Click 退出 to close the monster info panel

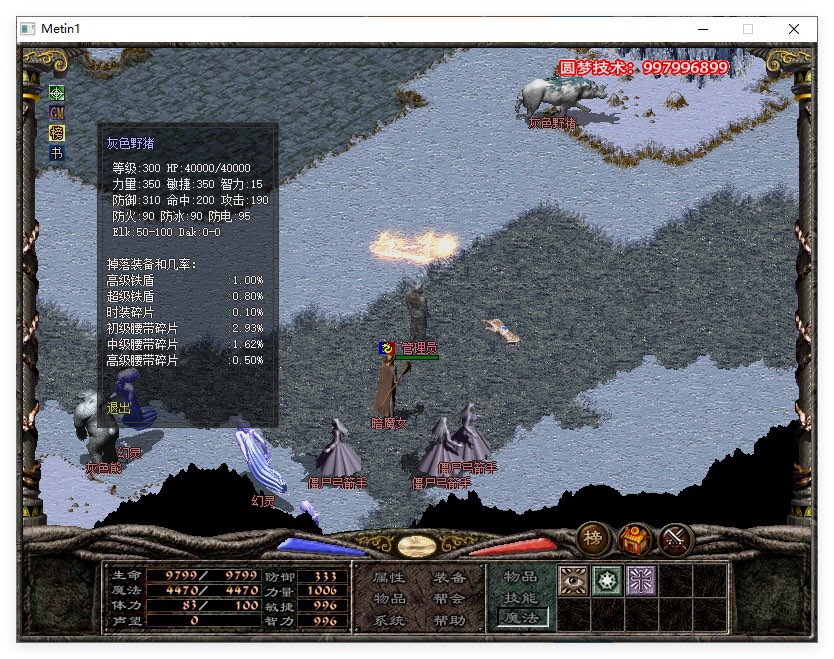pyautogui.click(x=119, y=408)
